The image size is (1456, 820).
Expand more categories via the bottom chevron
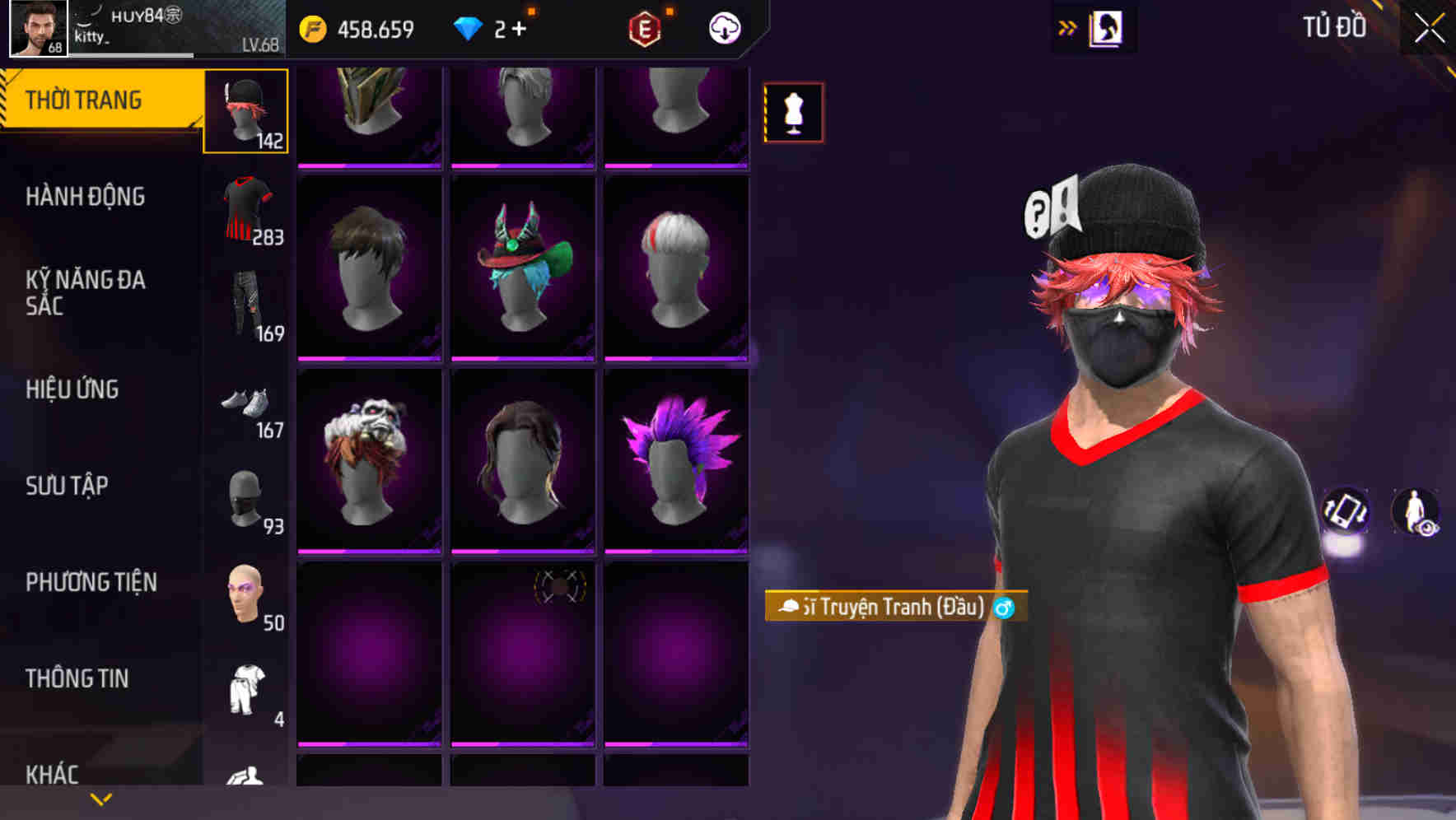tap(100, 799)
